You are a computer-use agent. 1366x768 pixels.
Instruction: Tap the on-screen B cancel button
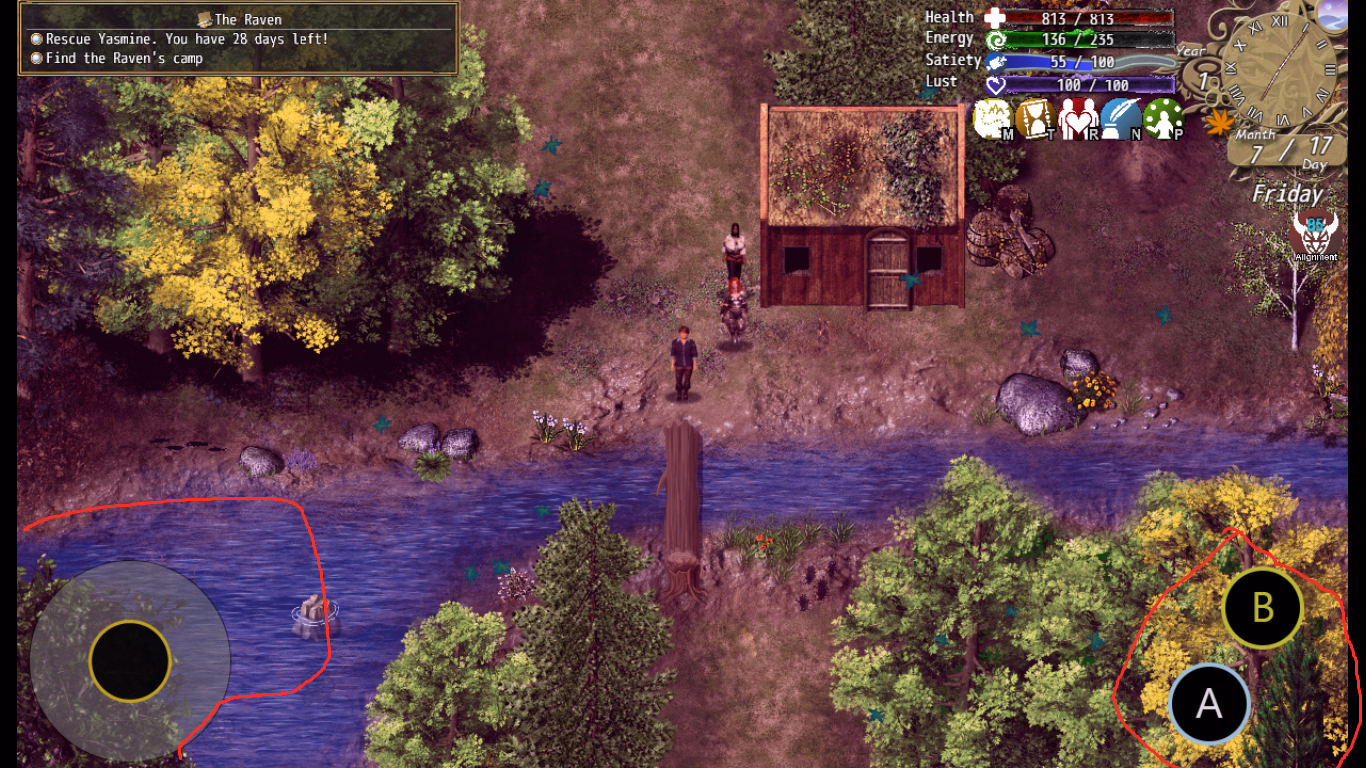click(x=1262, y=608)
